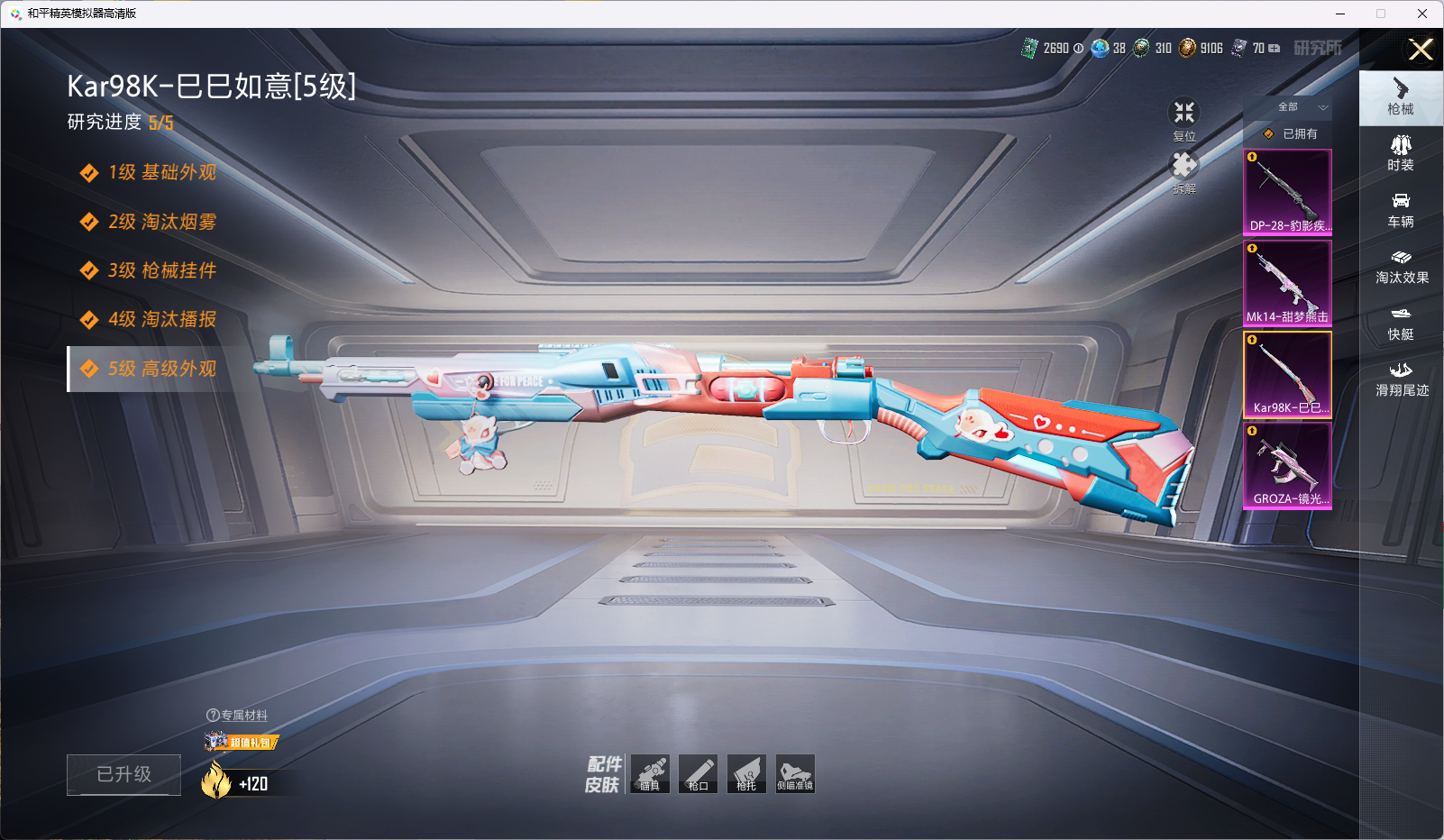Screen dimensions: 1444x840
Task: Select the Kar98K skin thumbnail
Action: coord(1287,374)
